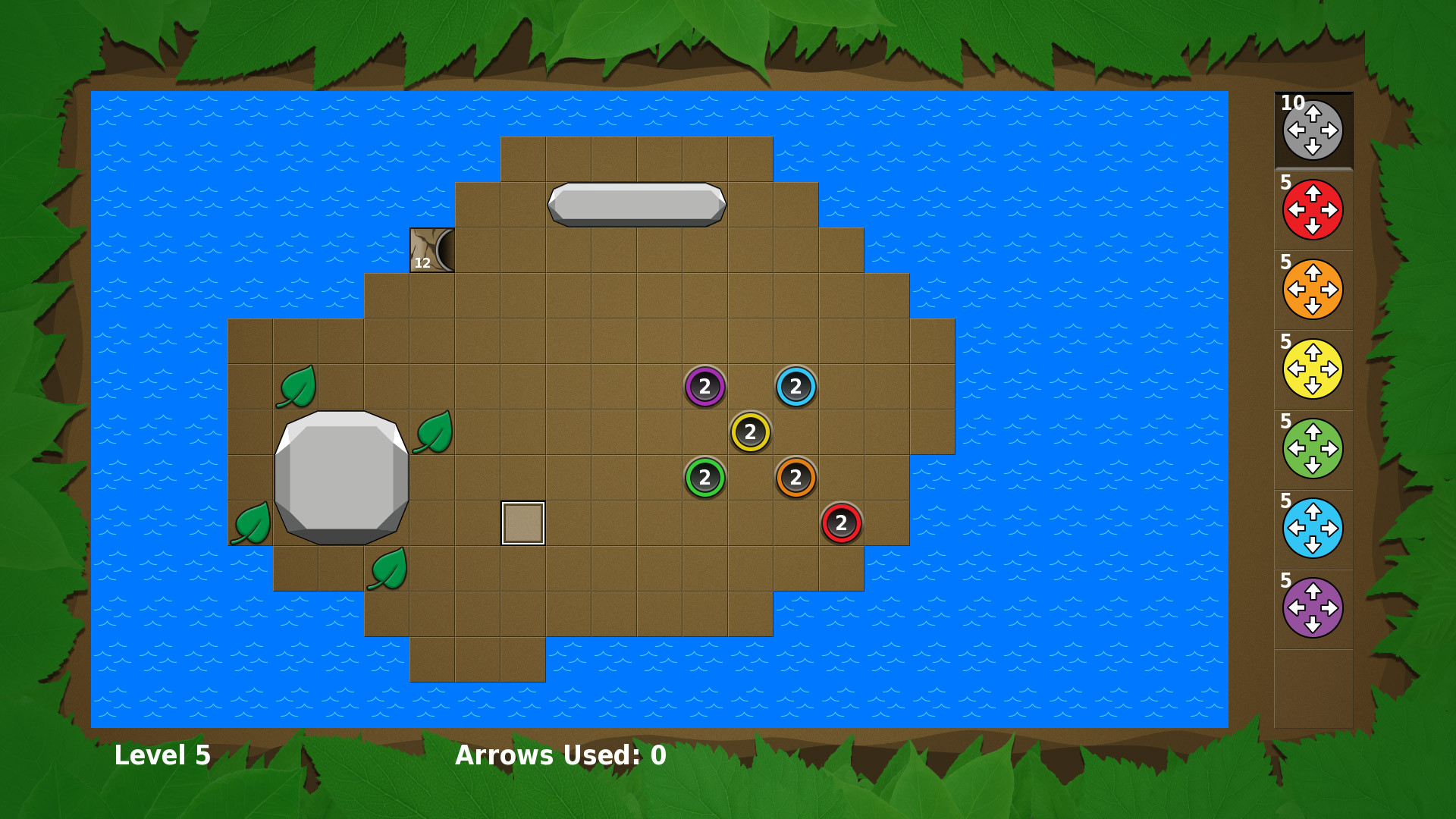Click the cyan token labeled 2
Image resolution: width=1456 pixels, height=819 pixels.
pos(795,387)
